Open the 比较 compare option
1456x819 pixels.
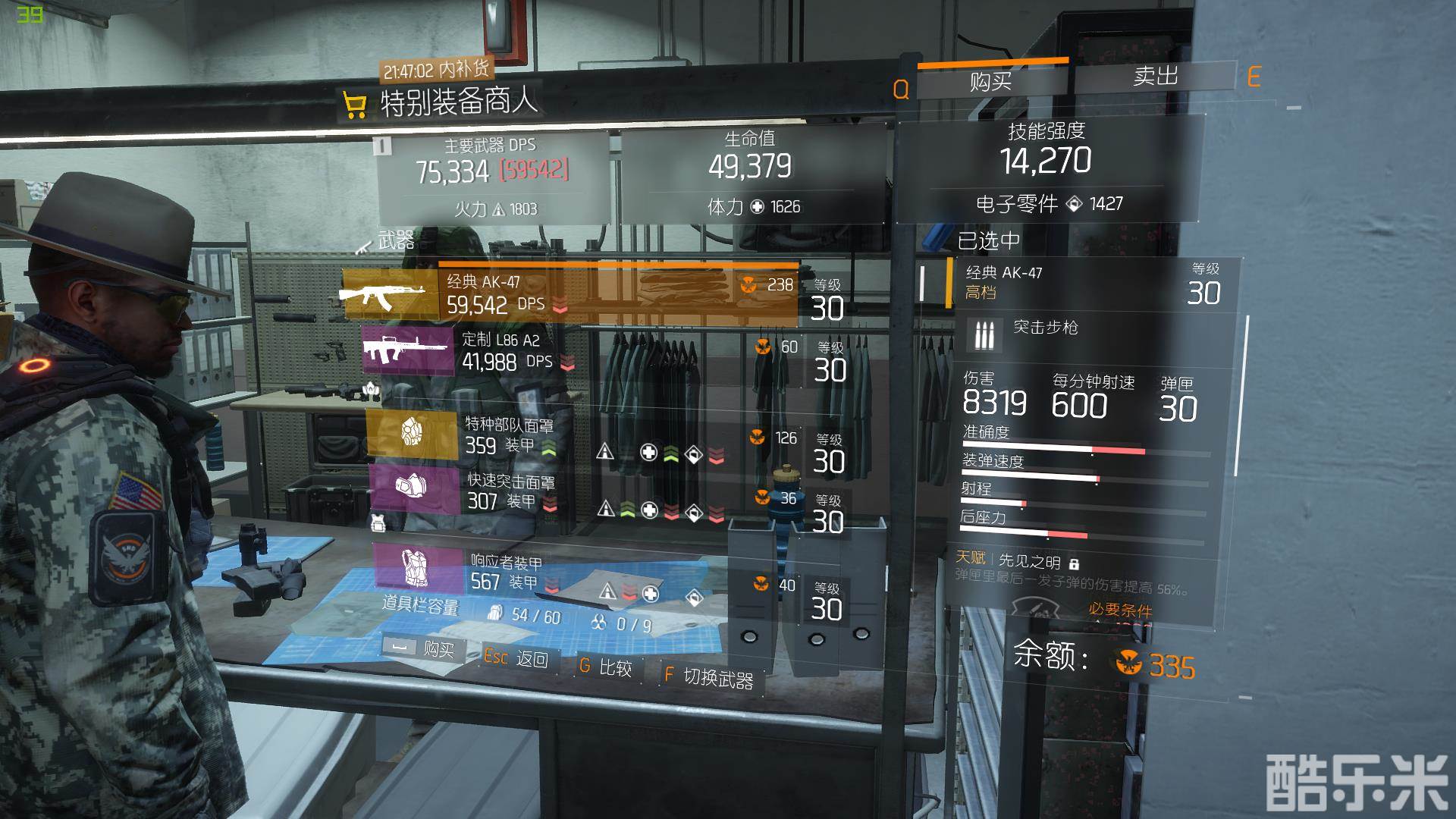coord(607,667)
